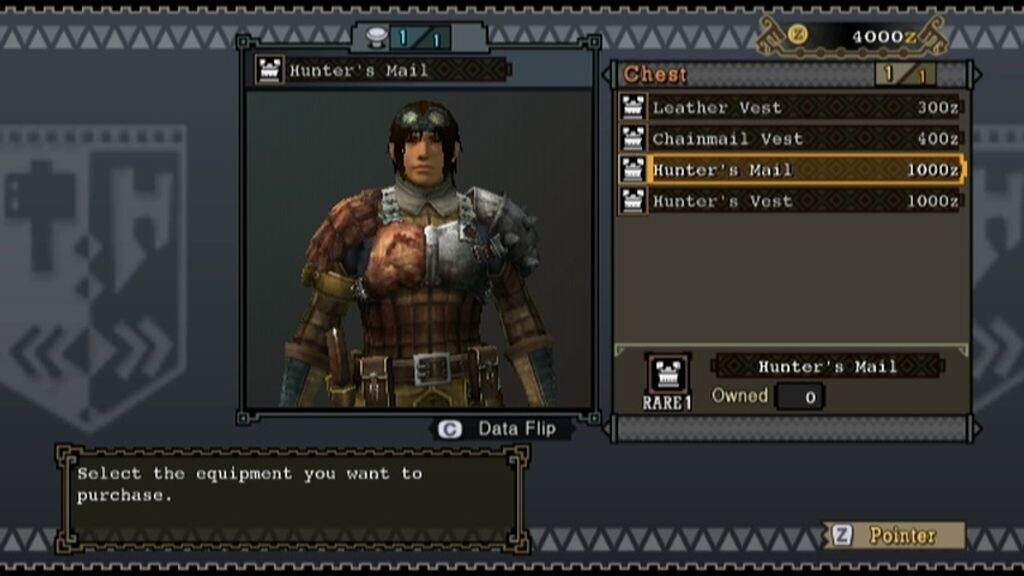Select the Hunter's Vest armor
Image resolution: width=1024 pixels, height=576 pixels.
790,201
